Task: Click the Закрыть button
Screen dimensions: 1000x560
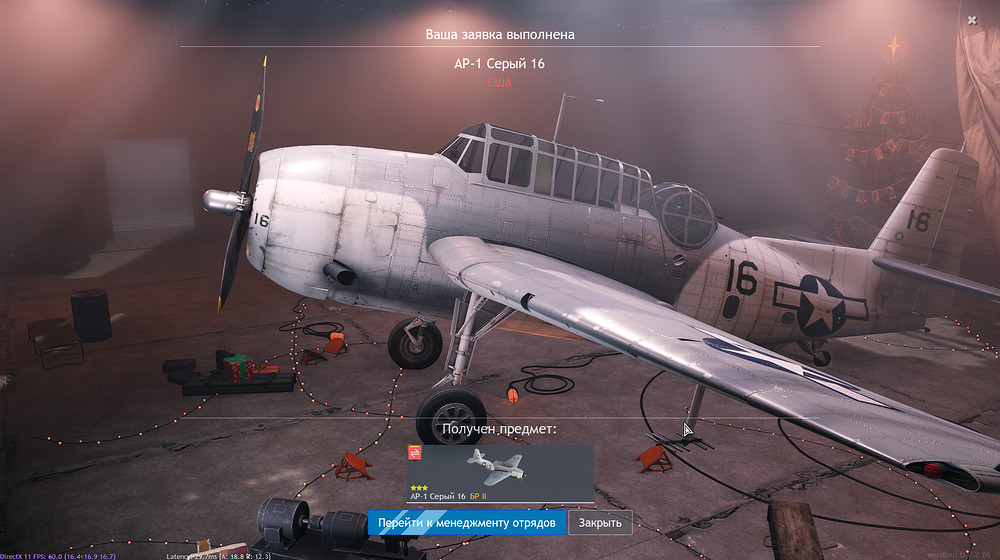Action: (x=600, y=523)
